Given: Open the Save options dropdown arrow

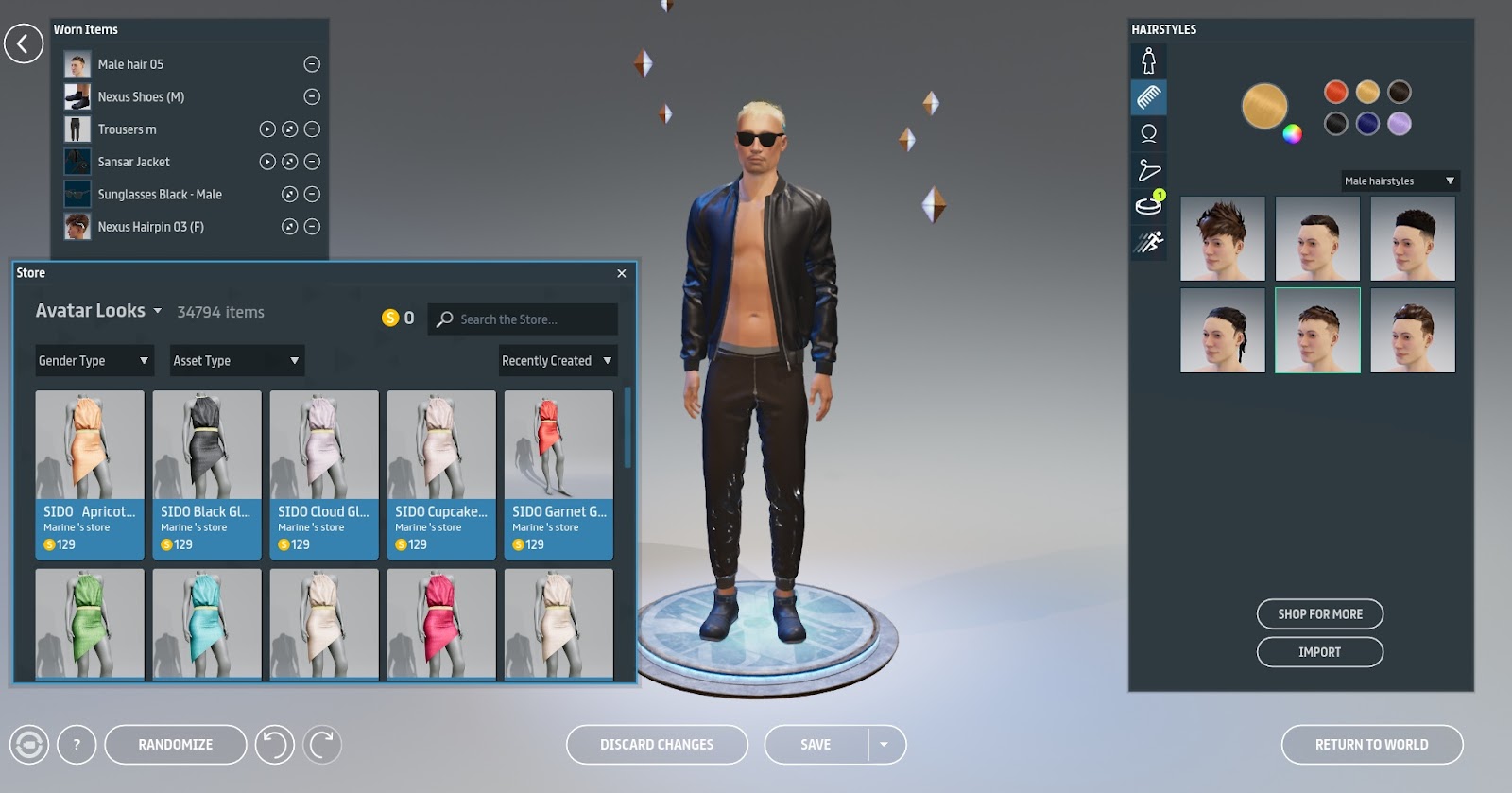Looking at the screenshot, I should point(885,745).
